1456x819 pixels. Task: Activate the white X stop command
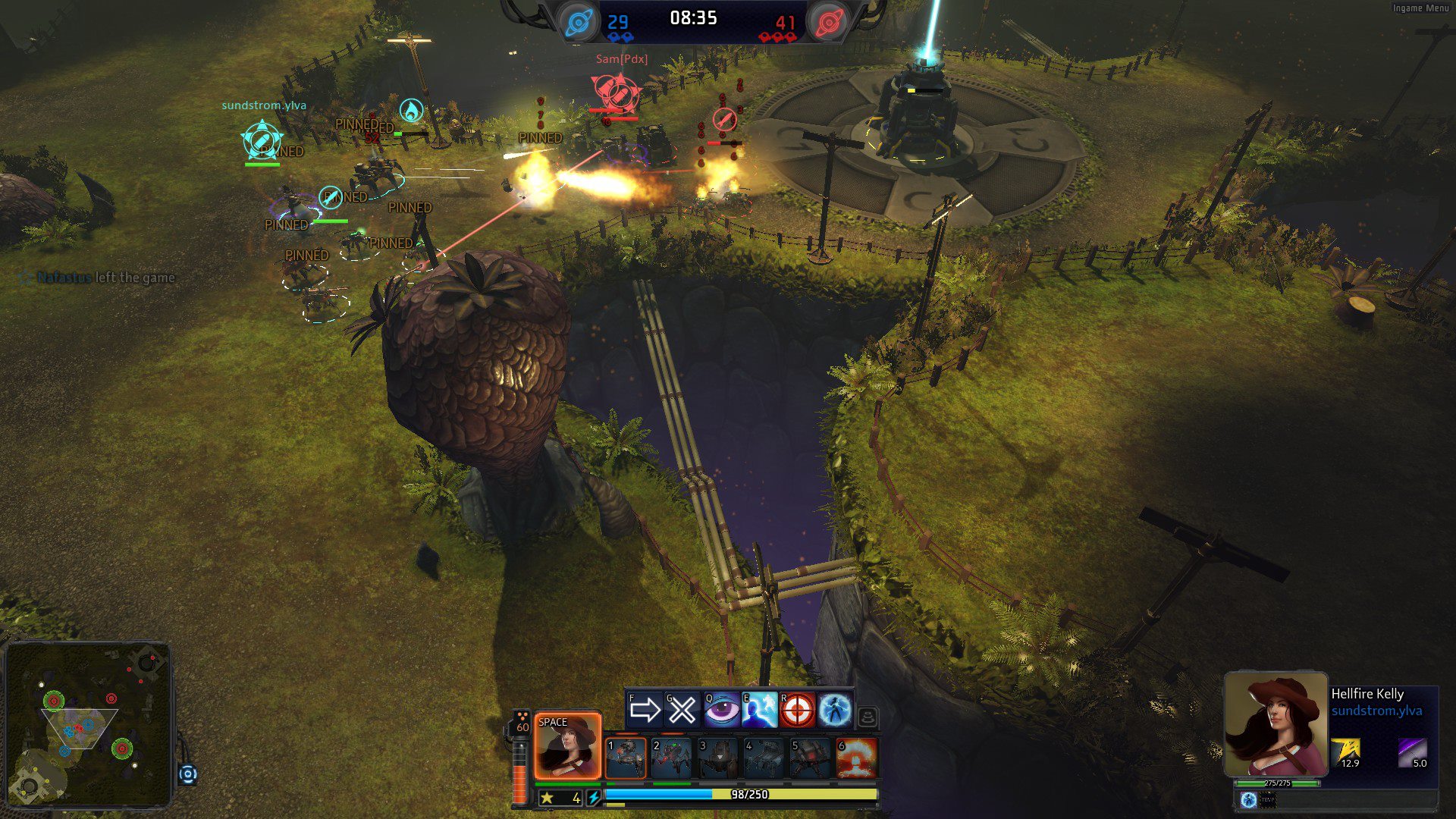682,710
